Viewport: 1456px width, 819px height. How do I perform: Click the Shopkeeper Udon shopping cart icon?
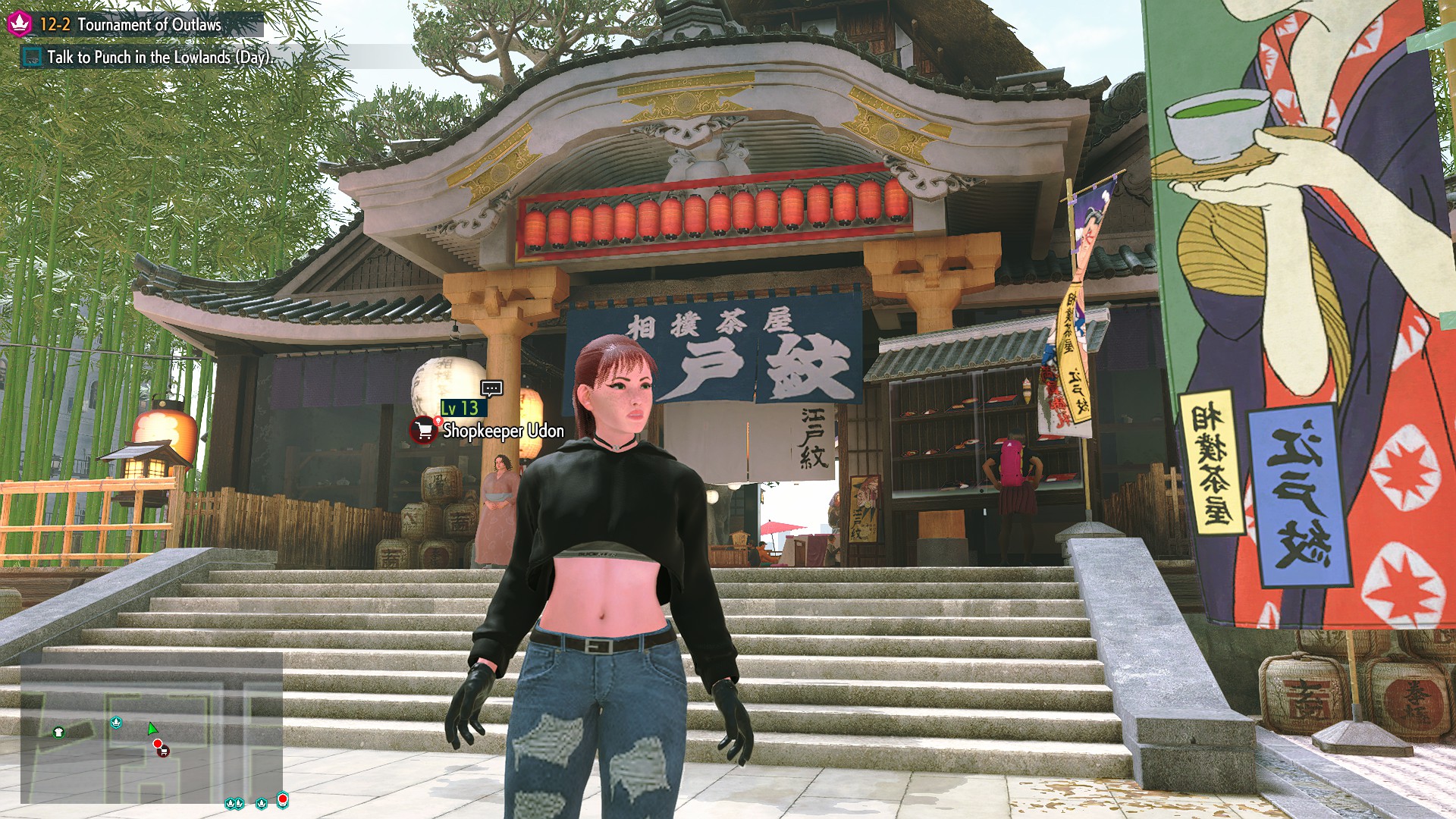(x=424, y=431)
